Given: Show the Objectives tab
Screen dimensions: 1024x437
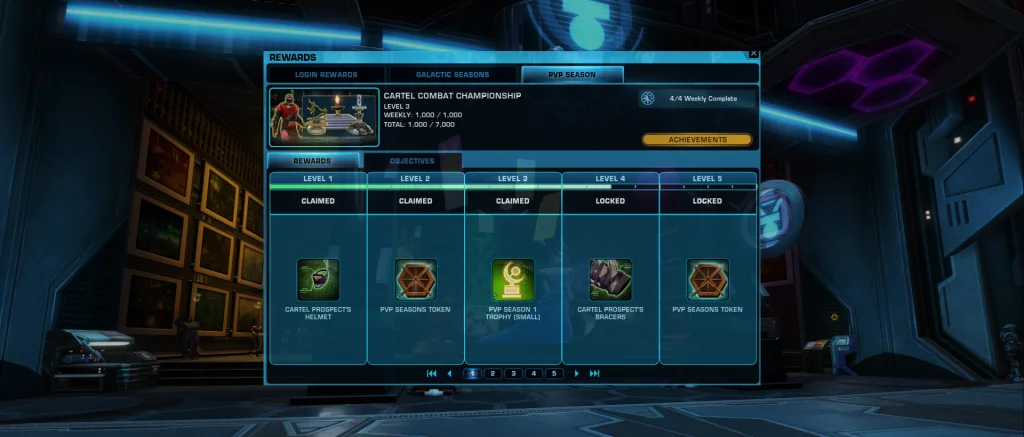Looking at the screenshot, I should (x=412, y=161).
